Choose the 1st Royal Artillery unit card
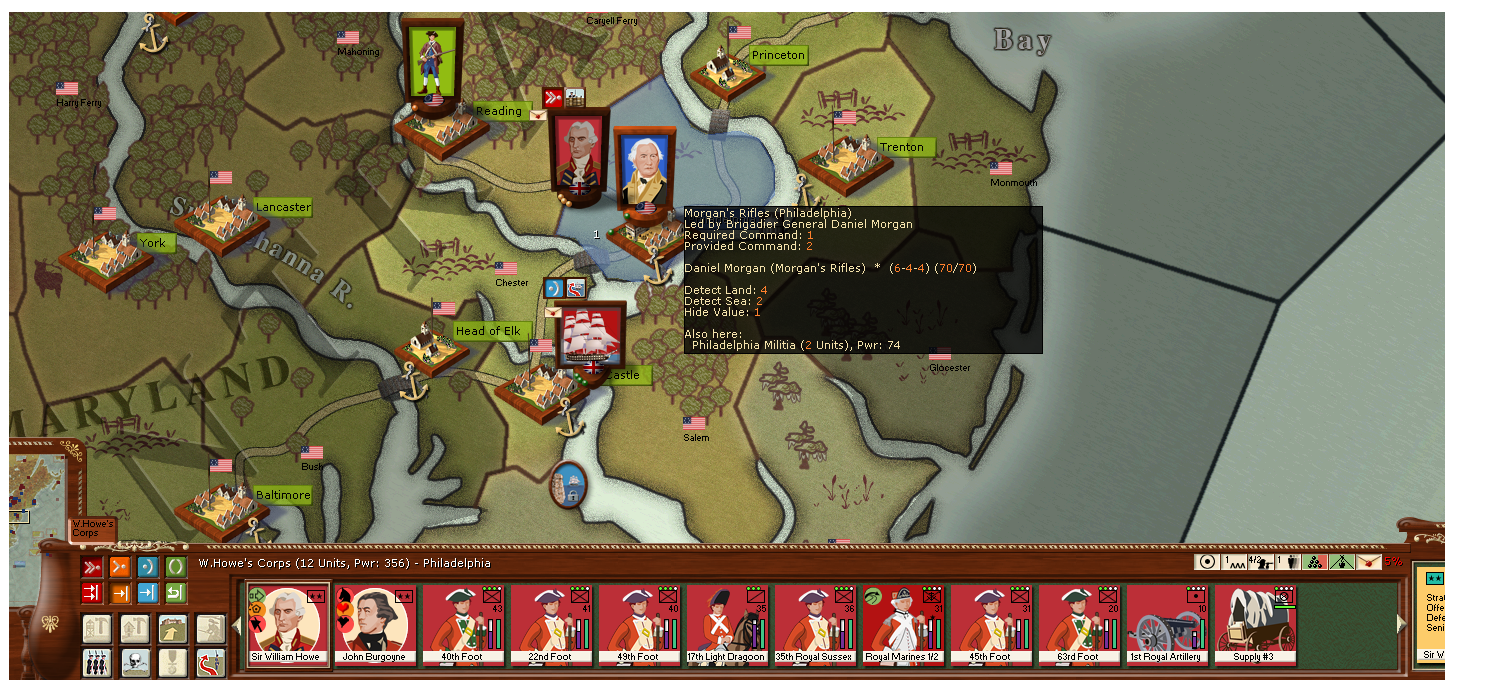The image size is (1512, 680). pos(1168,625)
